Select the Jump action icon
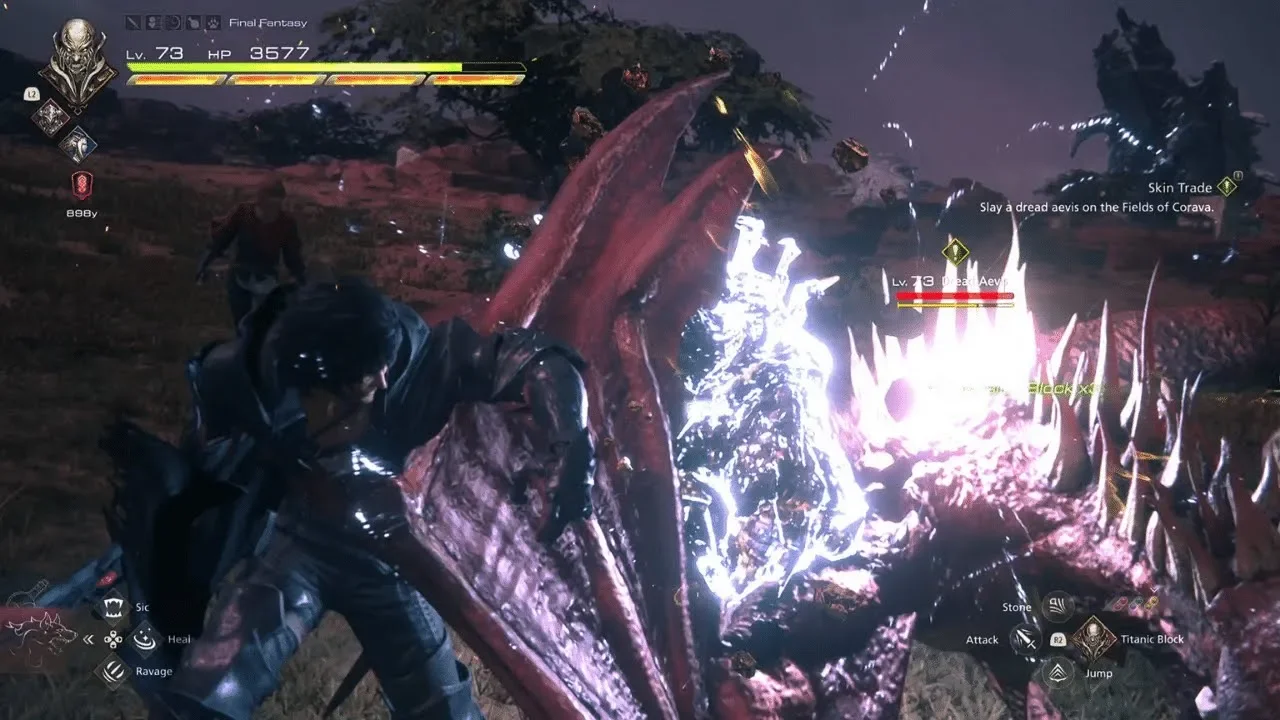This screenshot has width=1280, height=720. coord(1056,672)
